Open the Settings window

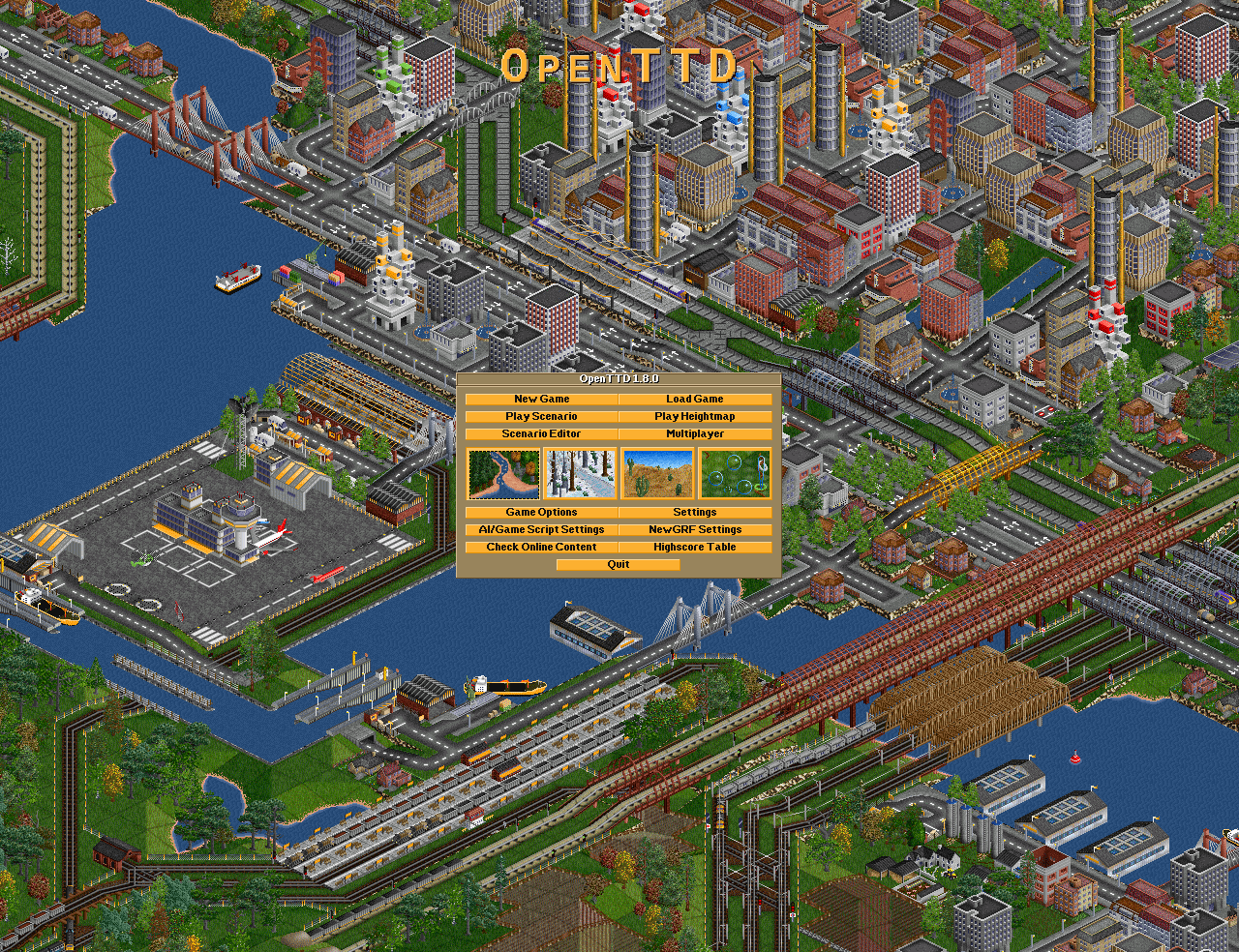695,512
